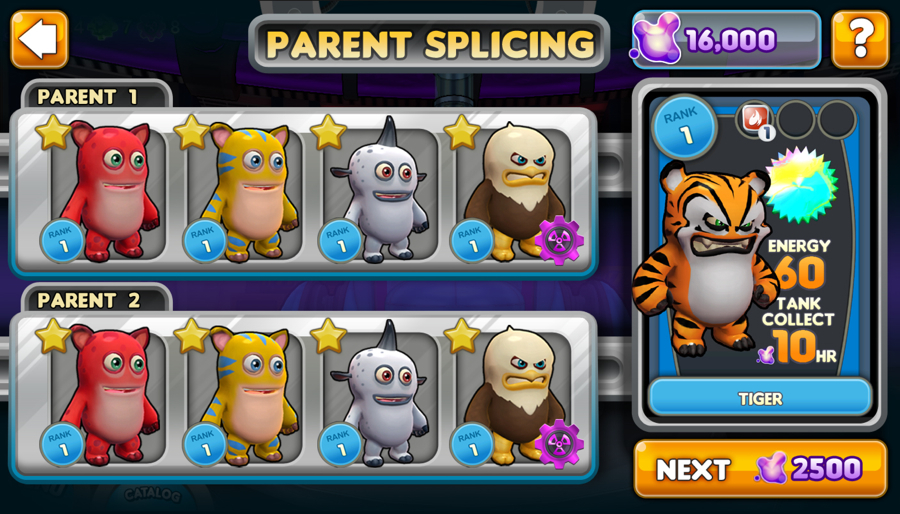Tap the fire ability icon on Tiger card
900x514 pixels.
(x=755, y=119)
